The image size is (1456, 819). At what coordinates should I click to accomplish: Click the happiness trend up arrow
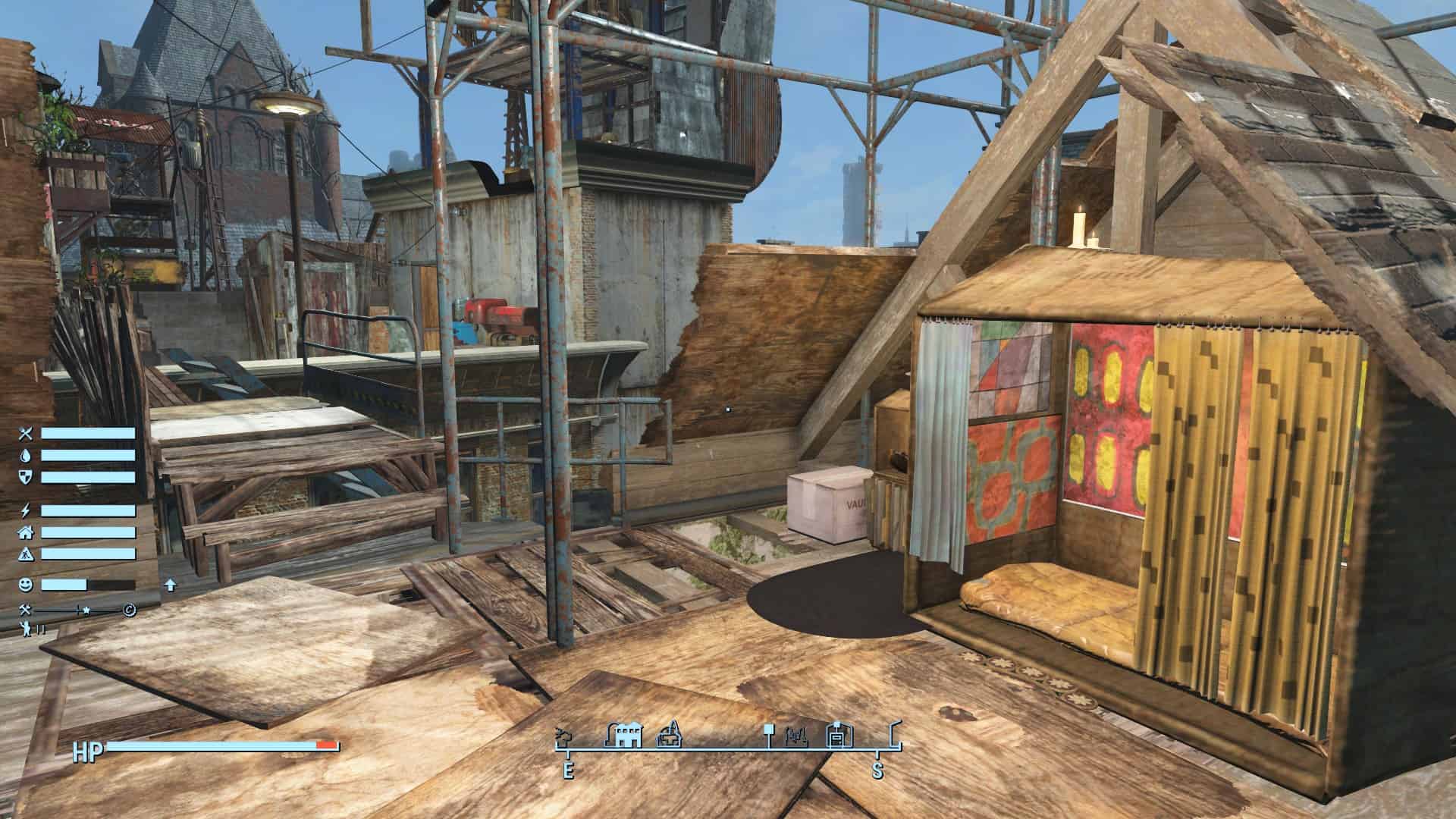[x=171, y=585]
